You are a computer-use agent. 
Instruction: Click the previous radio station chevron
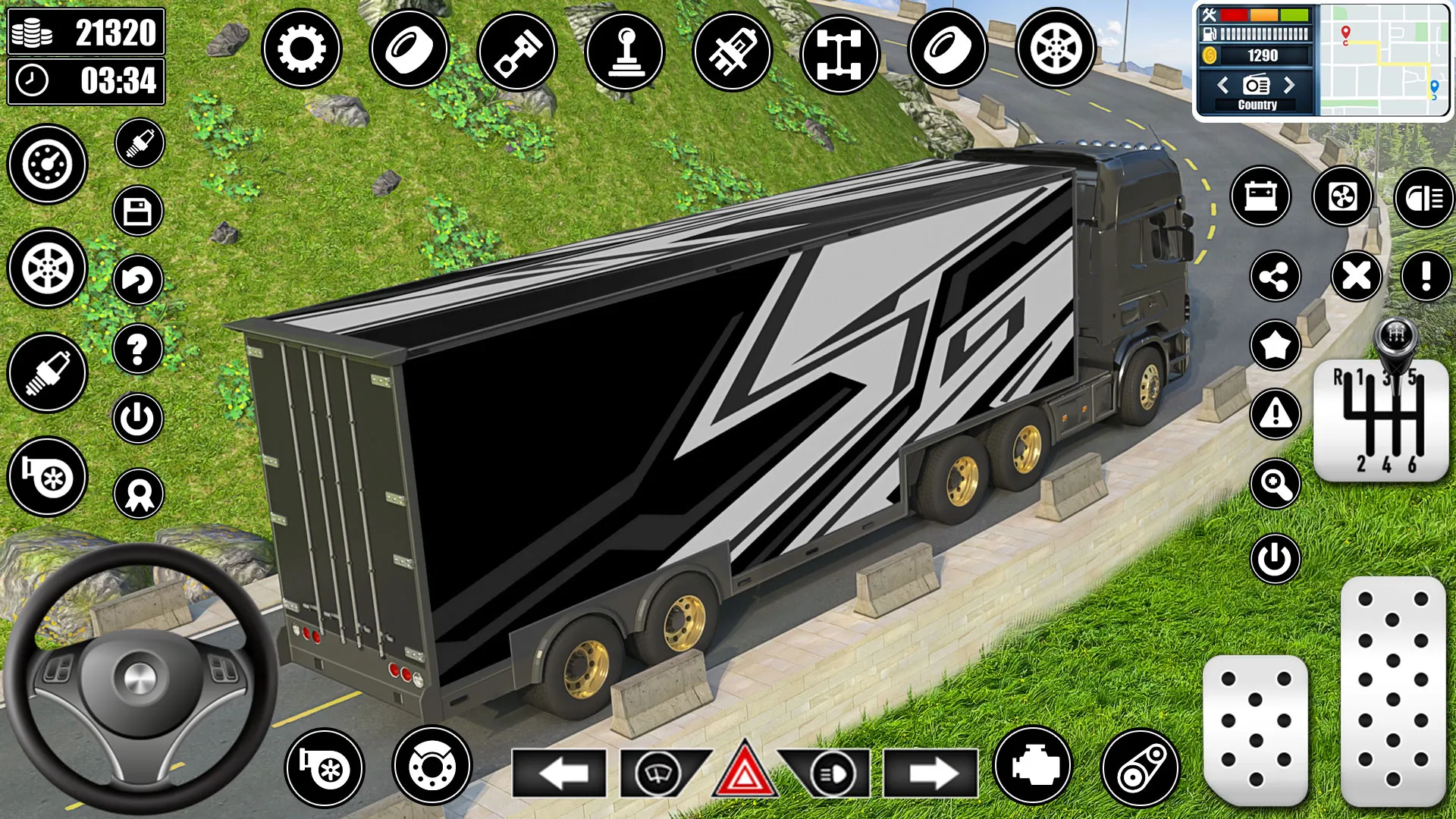[x=1222, y=86]
